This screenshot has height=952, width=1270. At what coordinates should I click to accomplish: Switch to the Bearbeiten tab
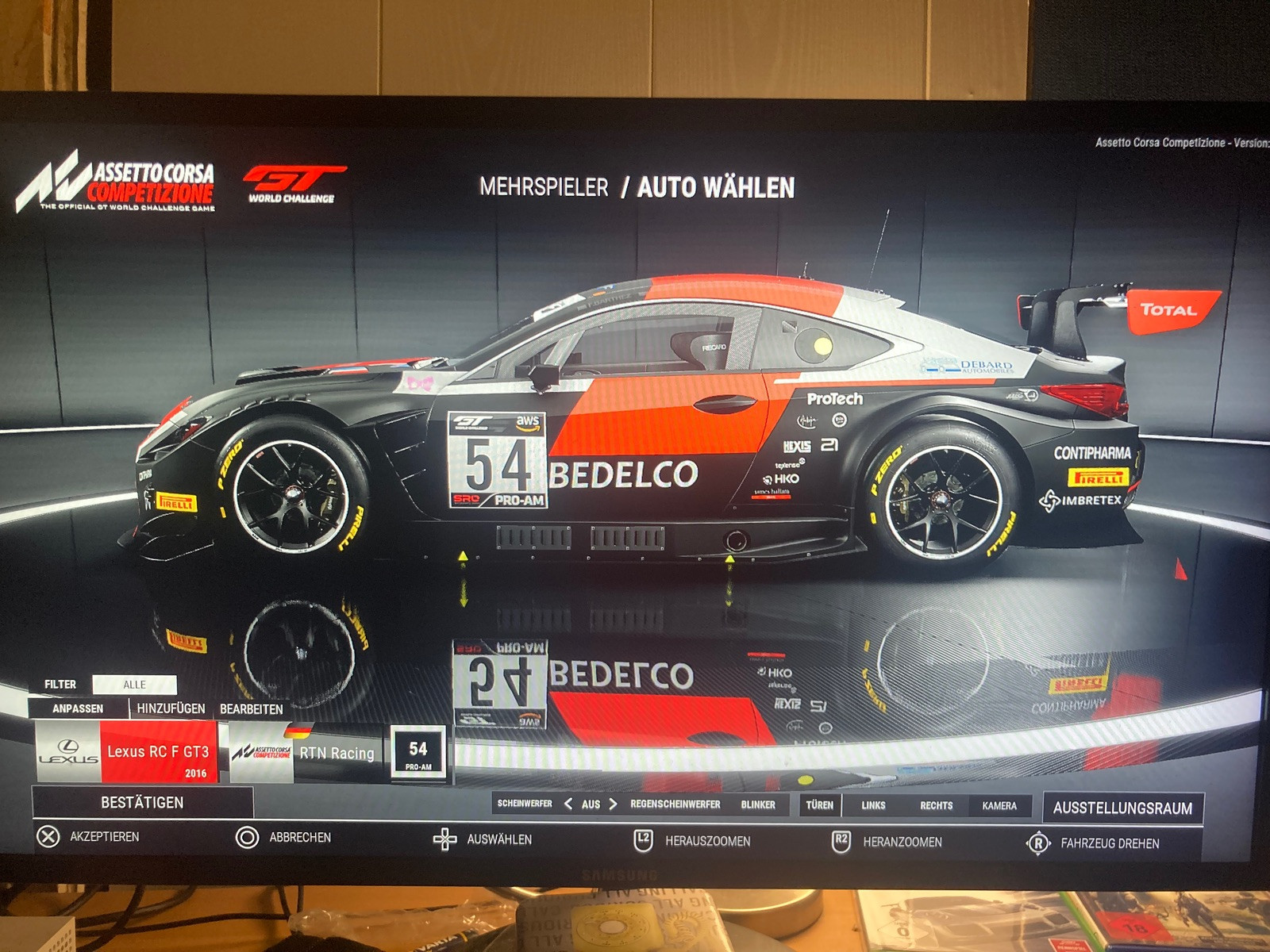point(251,709)
